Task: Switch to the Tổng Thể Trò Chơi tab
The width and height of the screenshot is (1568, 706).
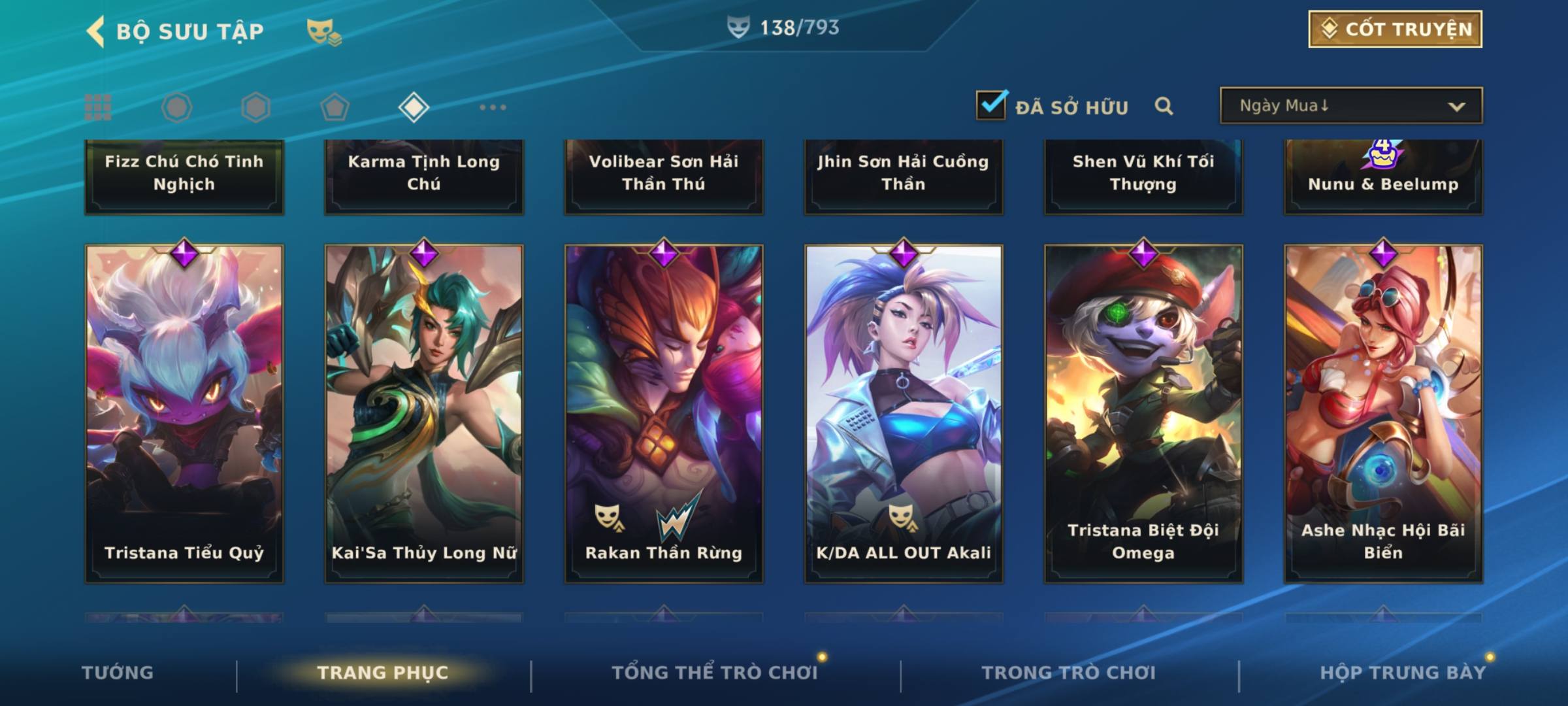Action: click(x=715, y=673)
